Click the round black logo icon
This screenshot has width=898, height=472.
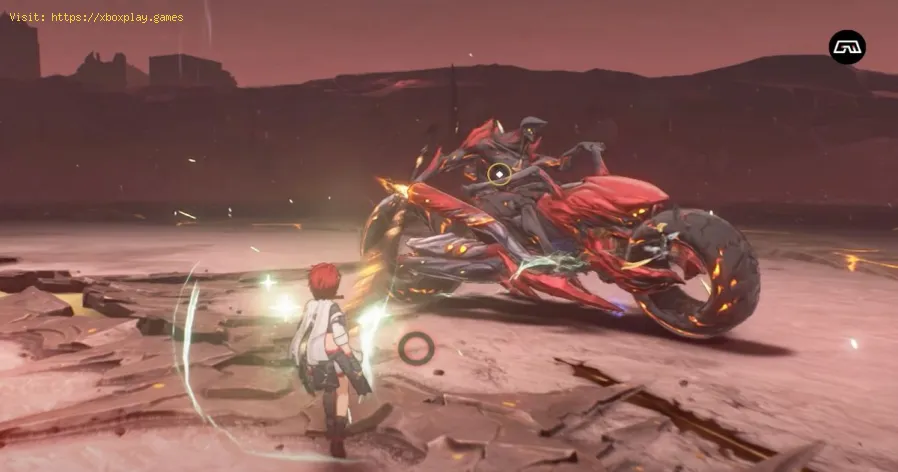tap(847, 47)
